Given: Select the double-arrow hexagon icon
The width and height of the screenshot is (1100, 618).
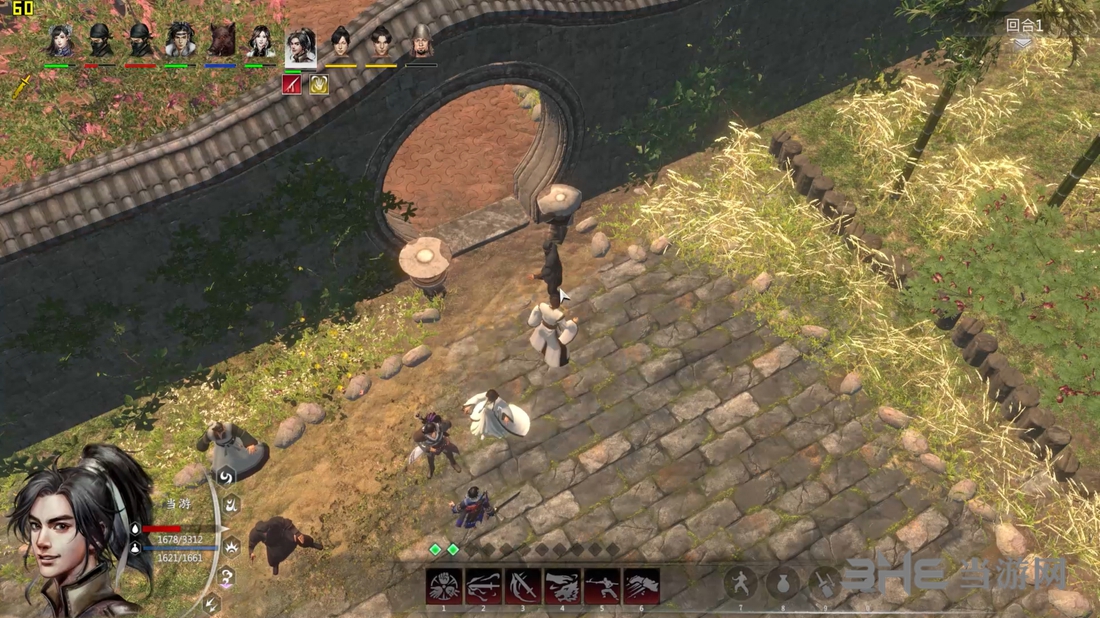Looking at the screenshot, I should 212,604.
